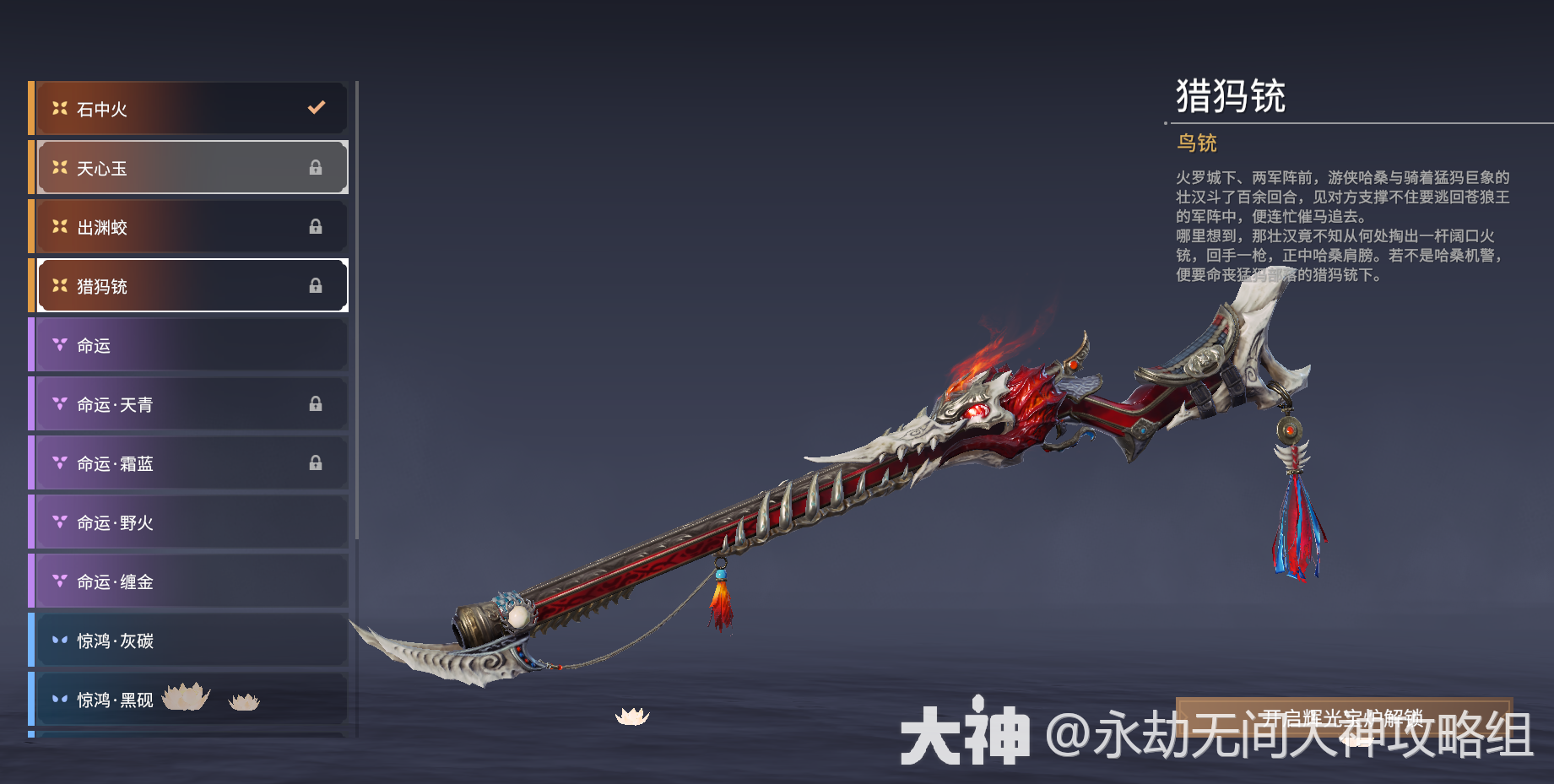This screenshot has width=1554, height=784.
Task: Select the 命运 skin series icon
Action: pyautogui.click(x=59, y=344)
